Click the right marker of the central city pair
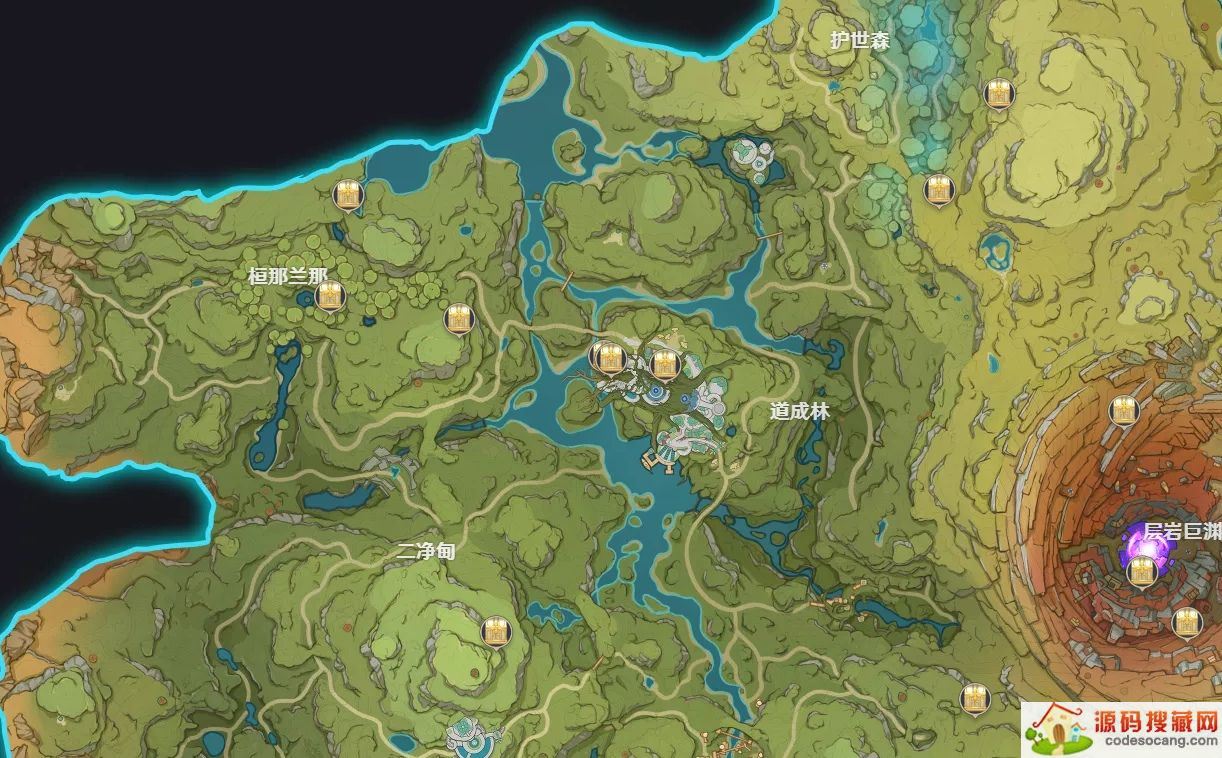Screen dimensions: 1222x758 pos(662,364)
